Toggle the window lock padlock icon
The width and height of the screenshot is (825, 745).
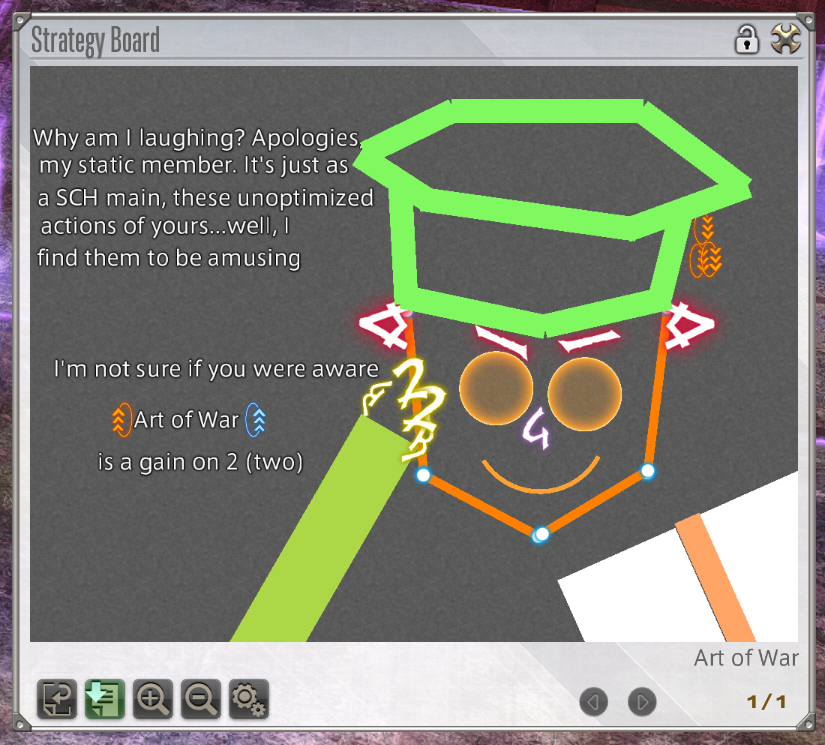[x=746, y=40]
